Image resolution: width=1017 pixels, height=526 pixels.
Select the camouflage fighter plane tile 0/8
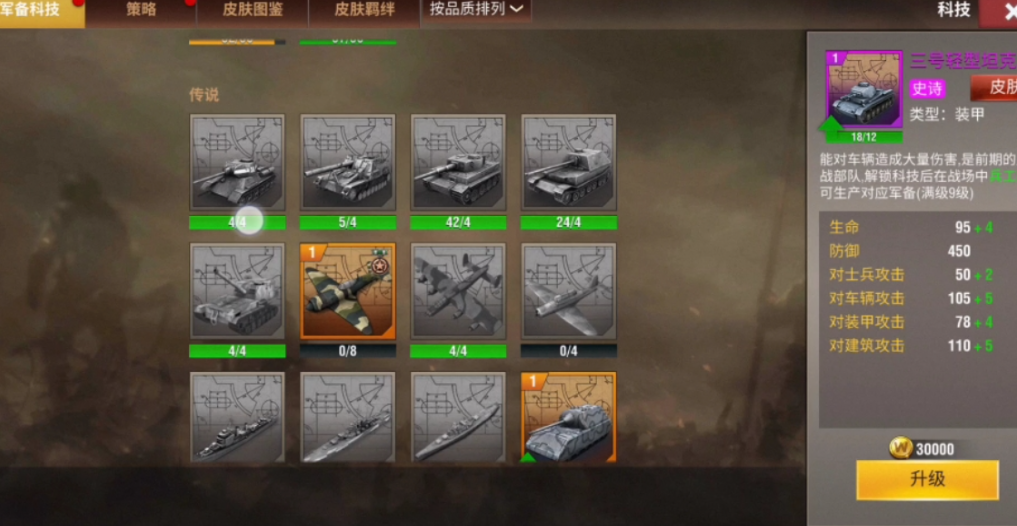tap(348, 291)
